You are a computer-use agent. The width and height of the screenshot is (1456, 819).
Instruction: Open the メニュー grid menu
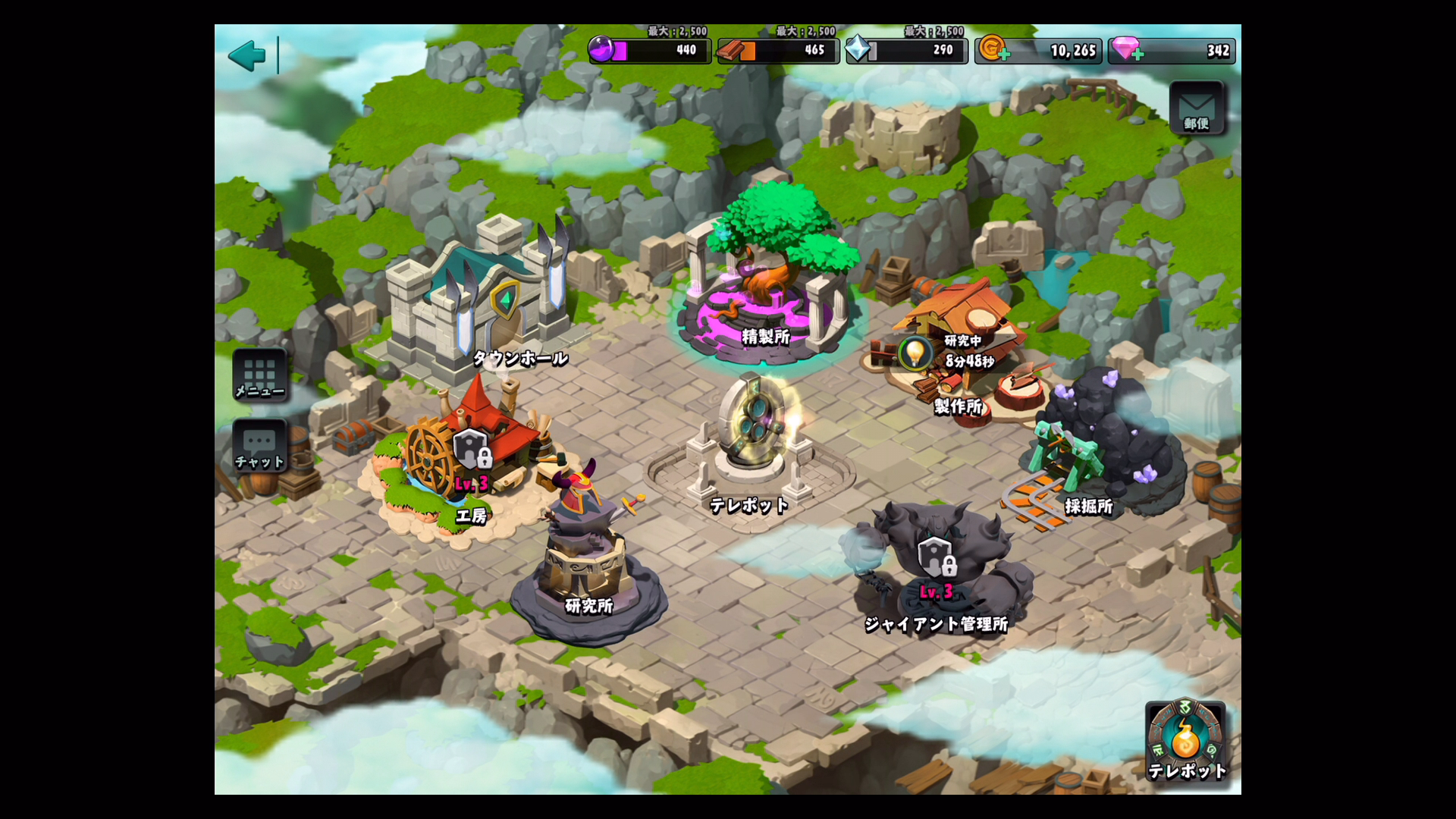[259, 375]
